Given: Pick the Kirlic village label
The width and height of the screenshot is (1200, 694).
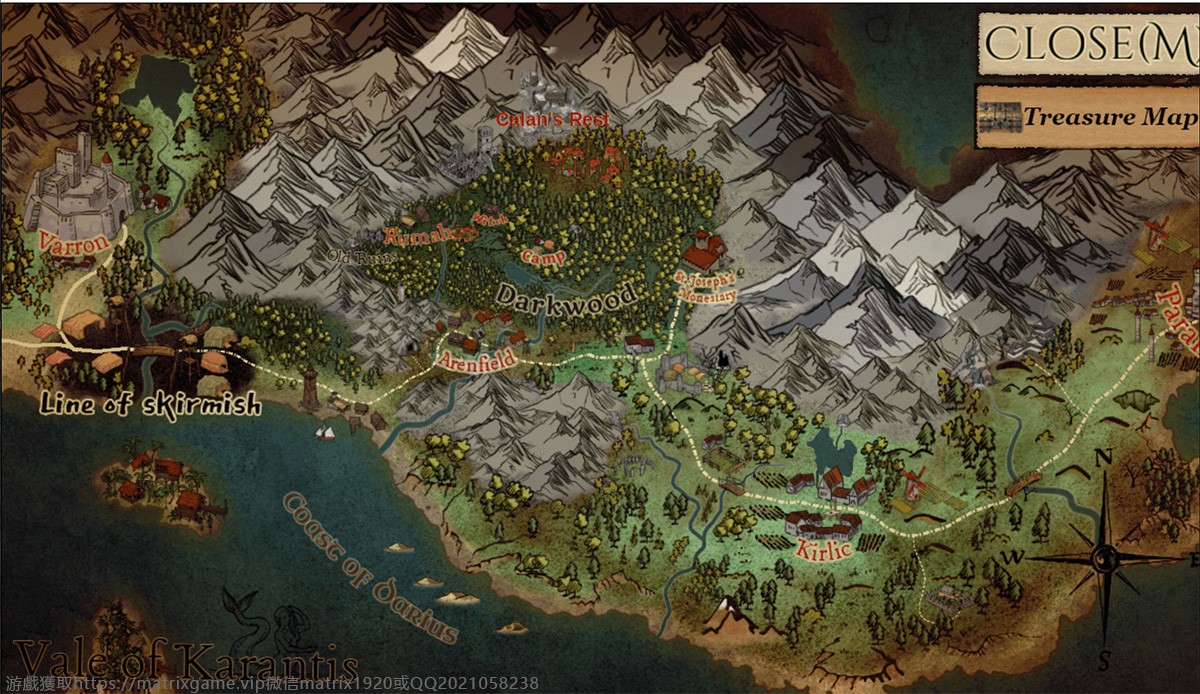Looking at the screenshot, I should (x=824, y=547).
